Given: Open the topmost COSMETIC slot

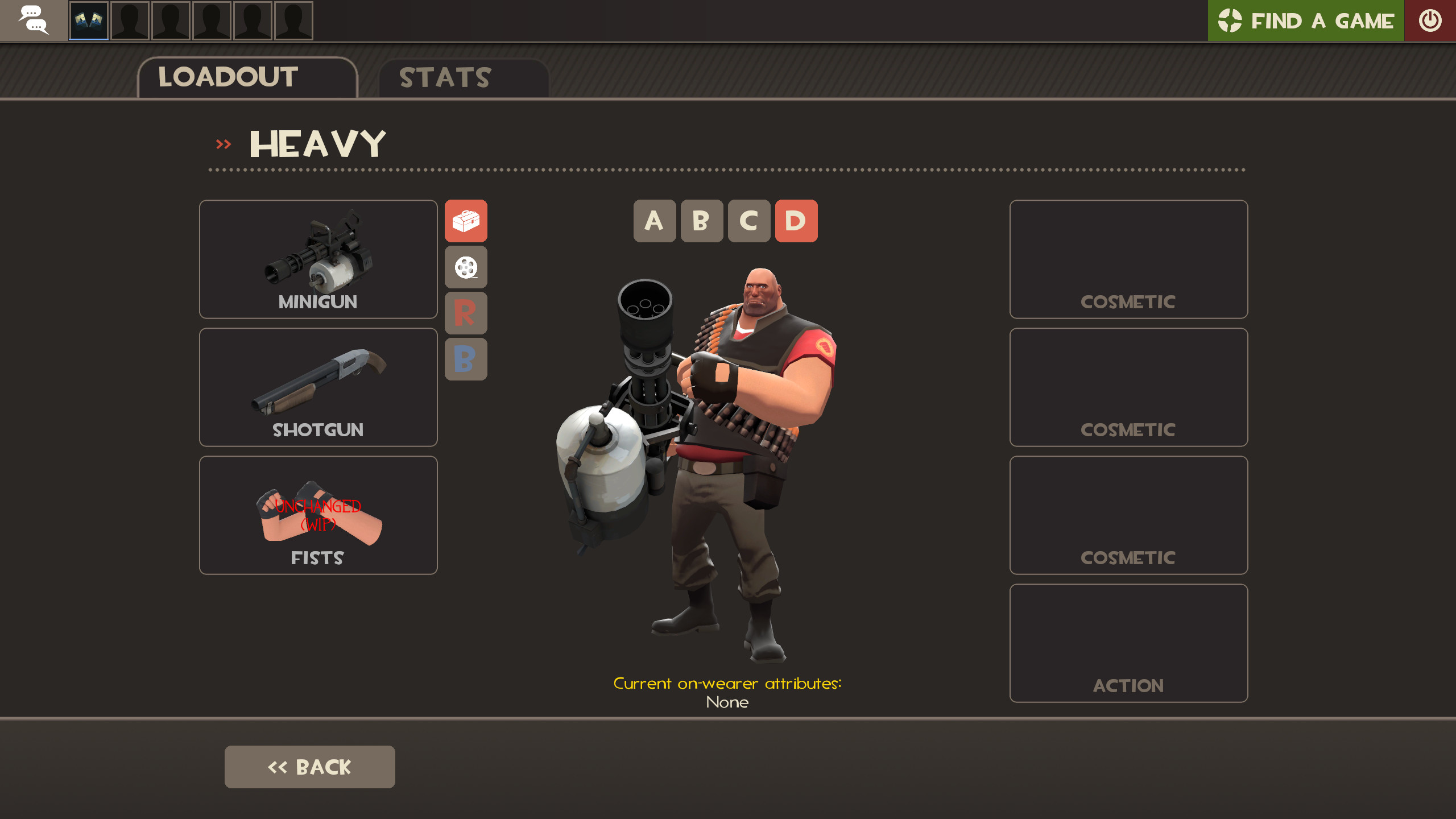Looking at the screenshot, I should click(1128, 259).
